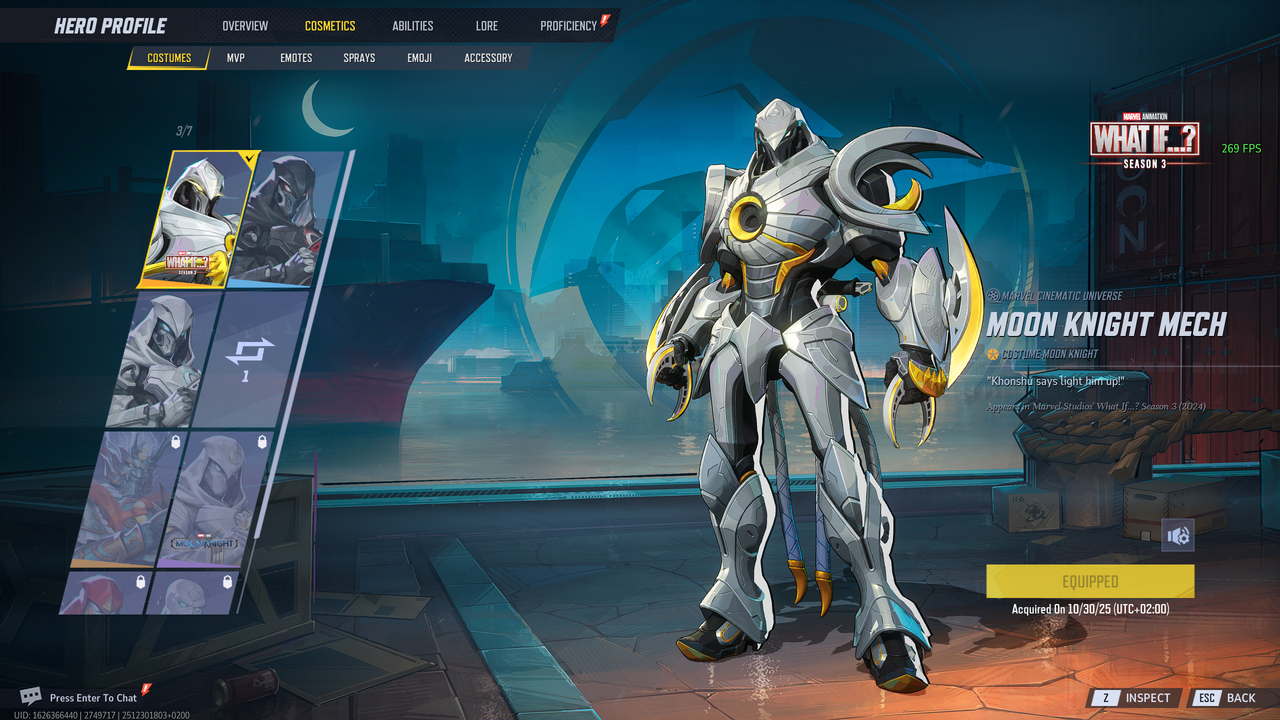This screenshot has height=720, width=1280.
Task: View the Emotes sub-tab
Action: click(x=296, y=58)
